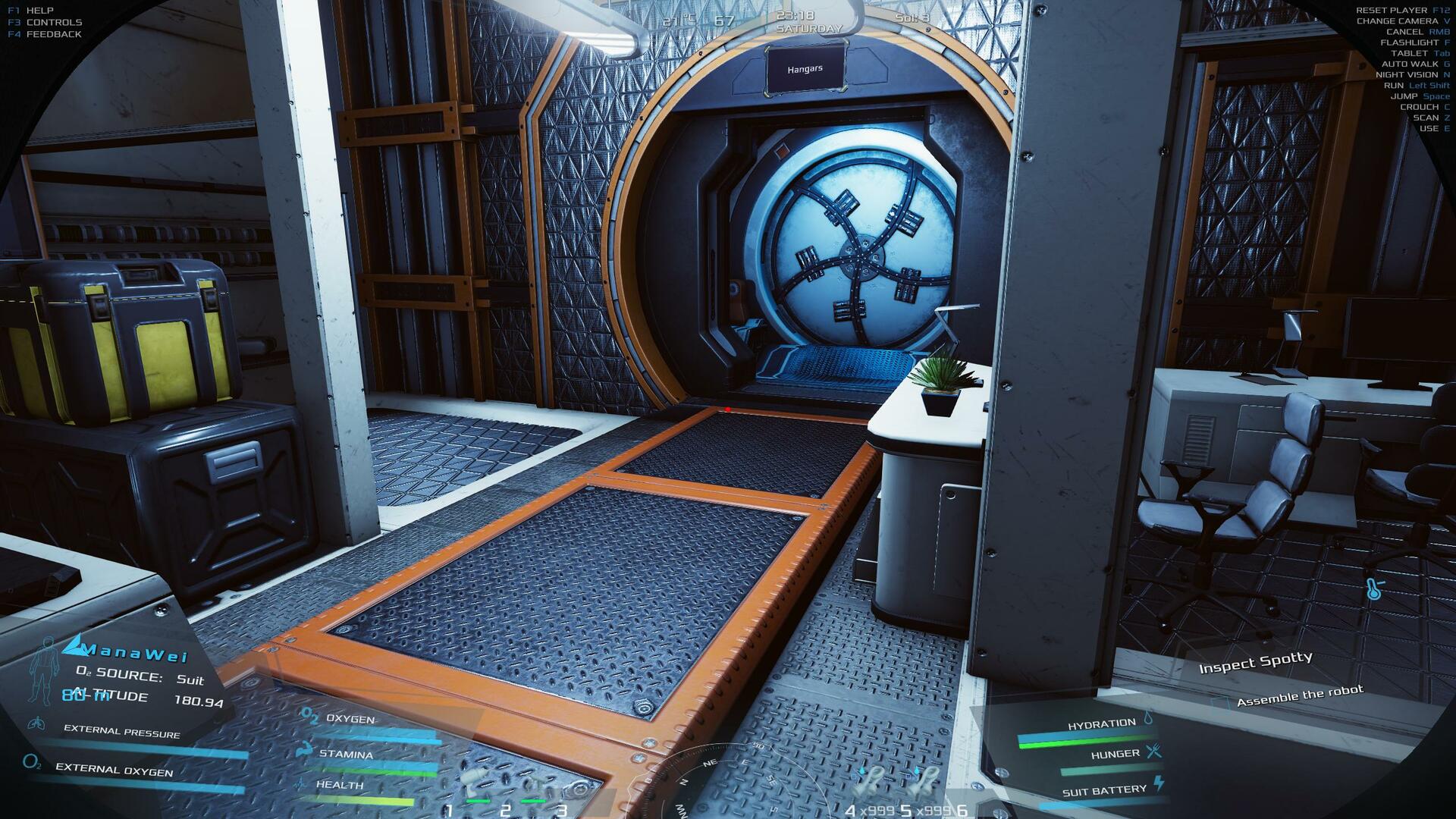Open the Inspect Spotty quest tracker
This screenshot has width=1456, height=819.
pos(1255,664)
